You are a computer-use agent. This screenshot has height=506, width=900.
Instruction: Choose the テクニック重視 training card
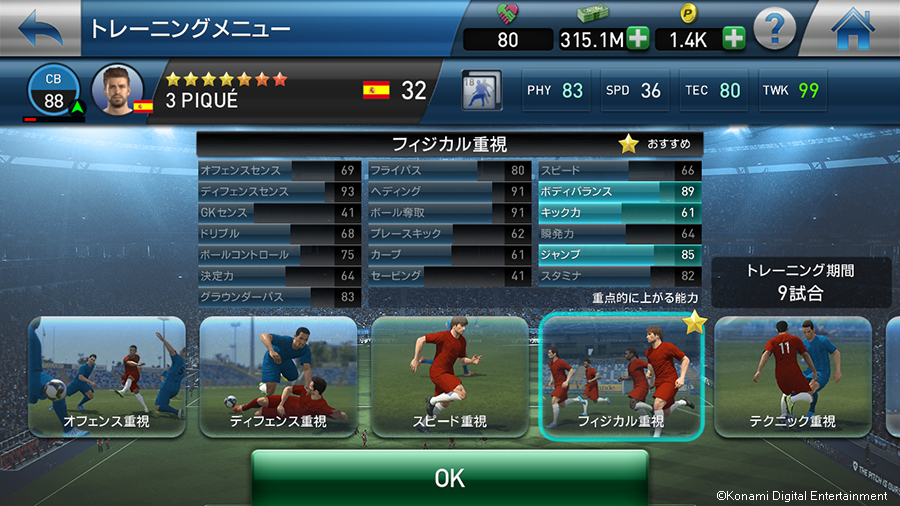pos(792,377)
